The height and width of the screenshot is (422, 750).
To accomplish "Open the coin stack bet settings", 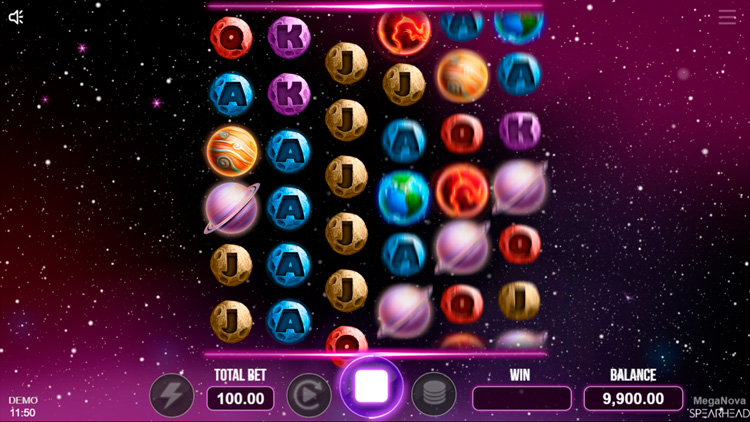I will pos(433,395).
